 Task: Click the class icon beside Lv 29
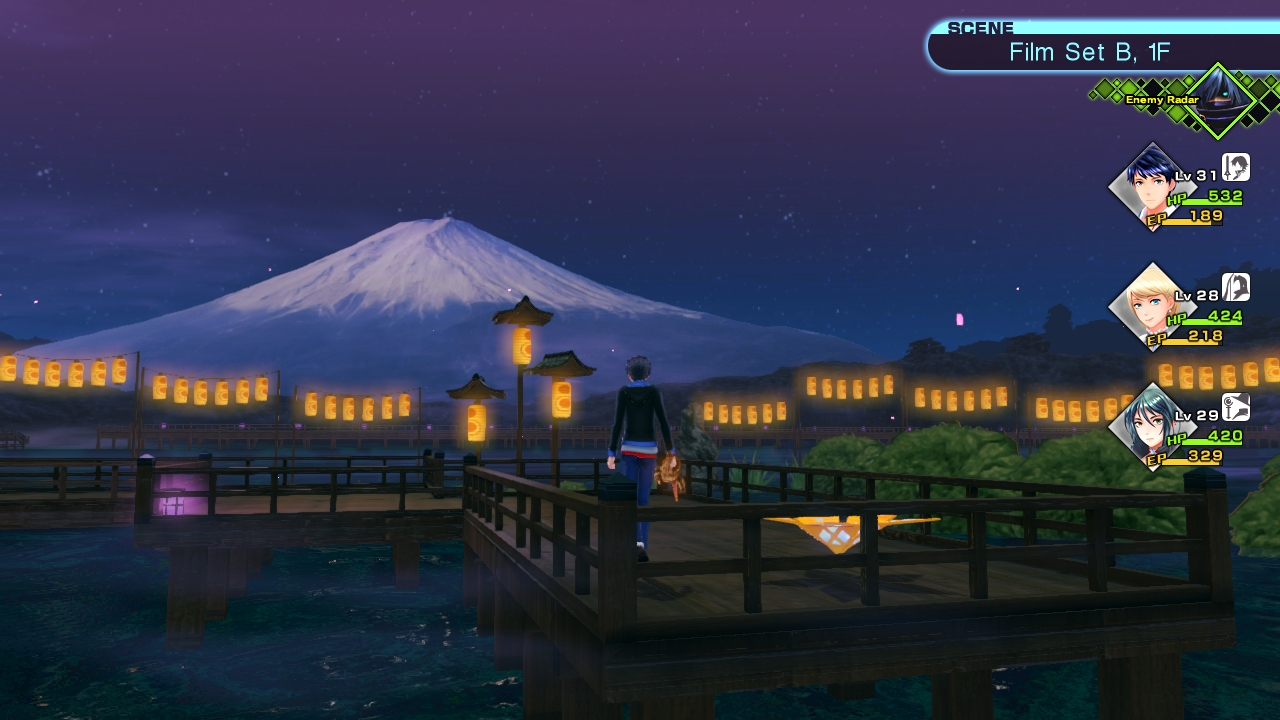pyautogui.click(x=1236, y=407)
